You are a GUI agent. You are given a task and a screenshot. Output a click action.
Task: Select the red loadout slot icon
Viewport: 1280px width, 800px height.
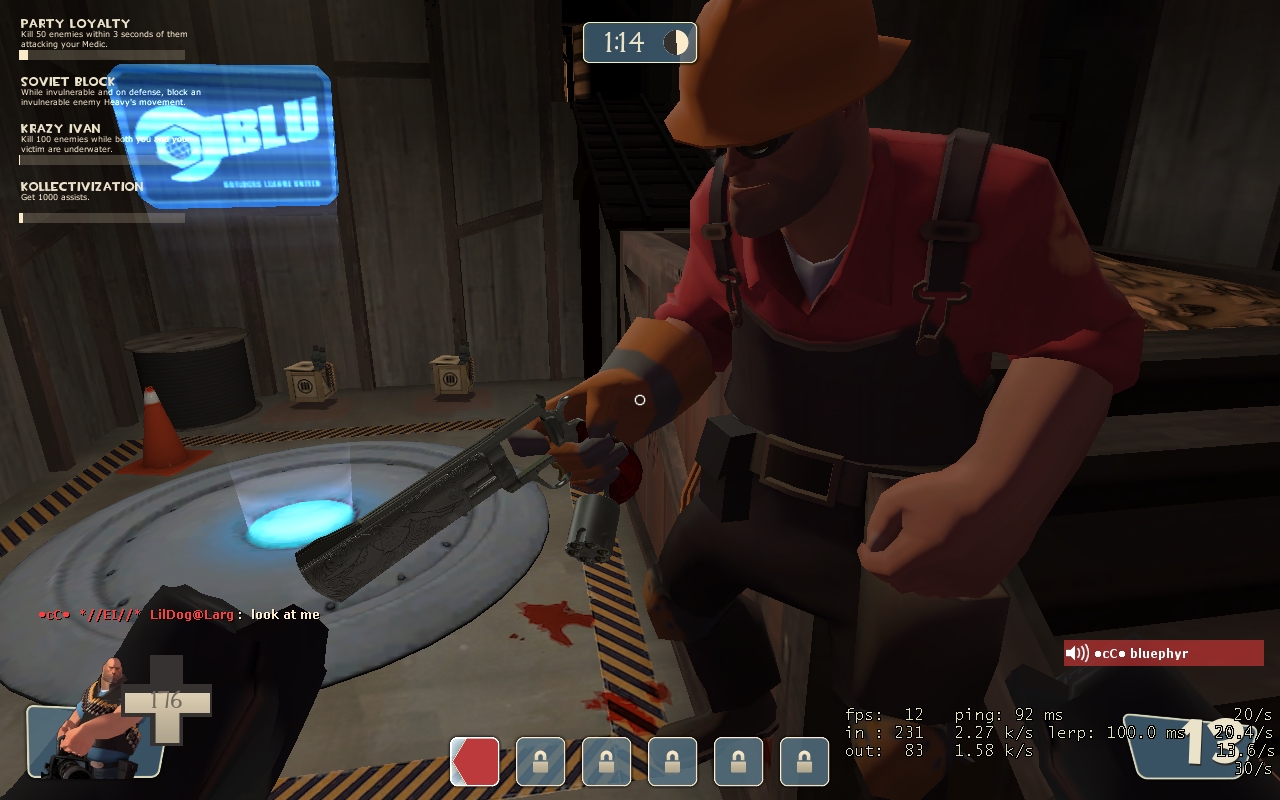(x=475, y=761)
